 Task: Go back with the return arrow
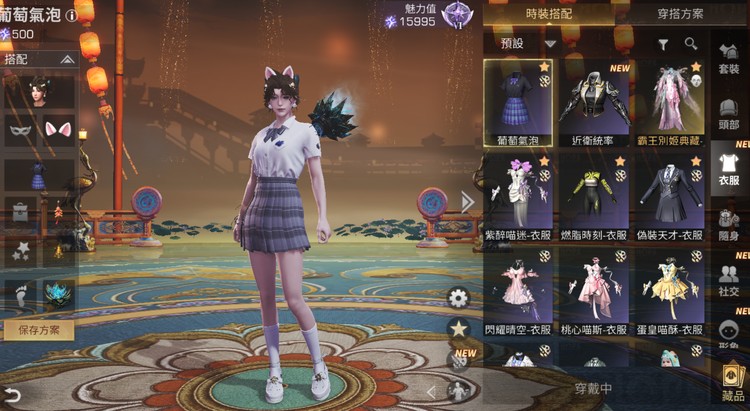tap(13, 394)
